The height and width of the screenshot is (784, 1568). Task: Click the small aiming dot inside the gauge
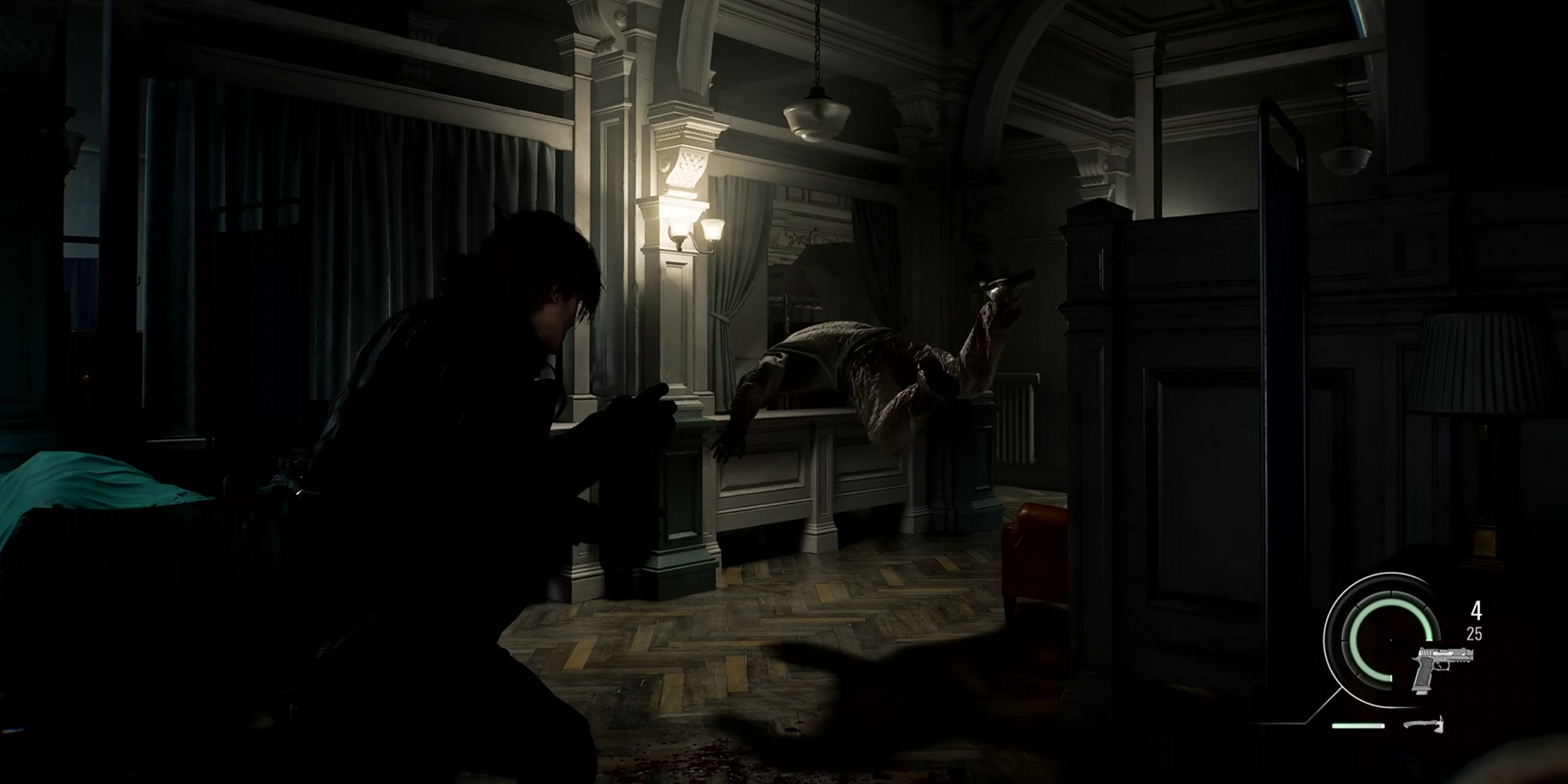point(1391,640)
